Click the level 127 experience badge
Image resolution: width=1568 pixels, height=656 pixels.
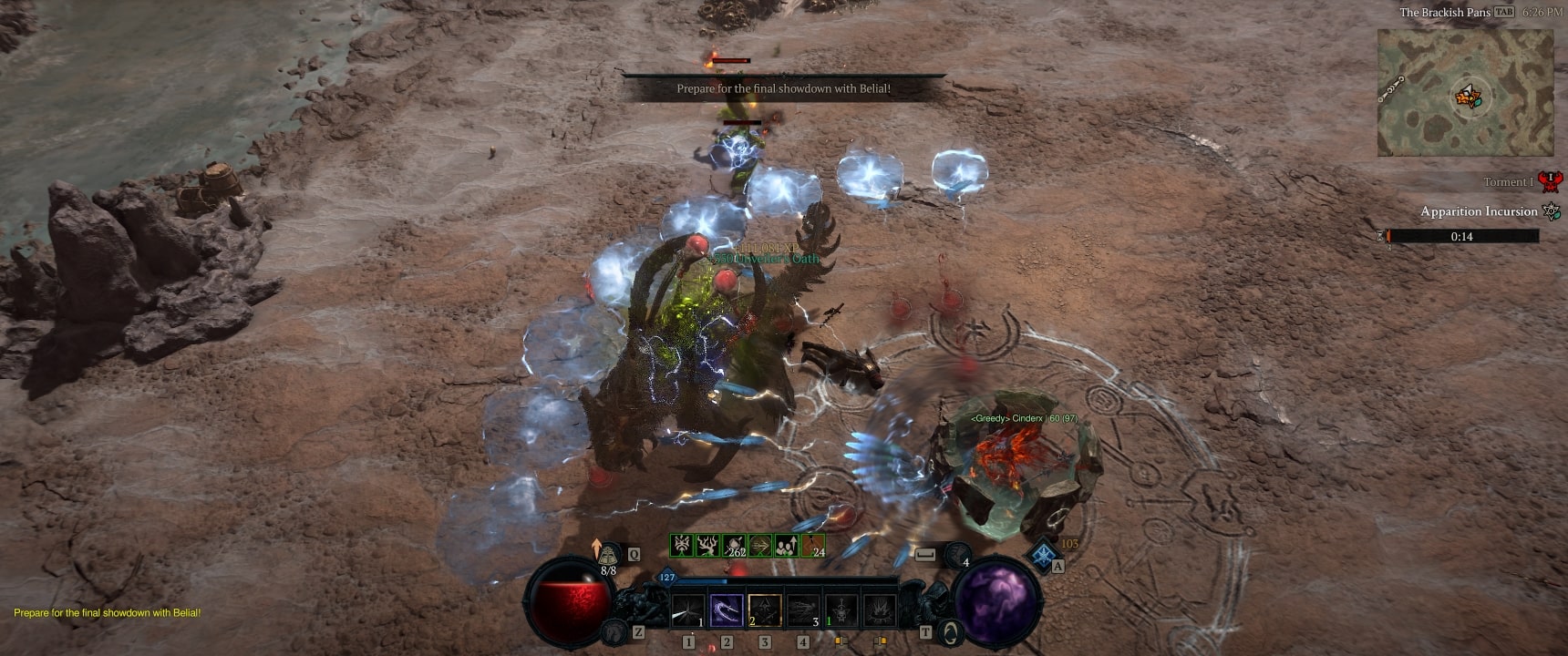coord(667,577)
